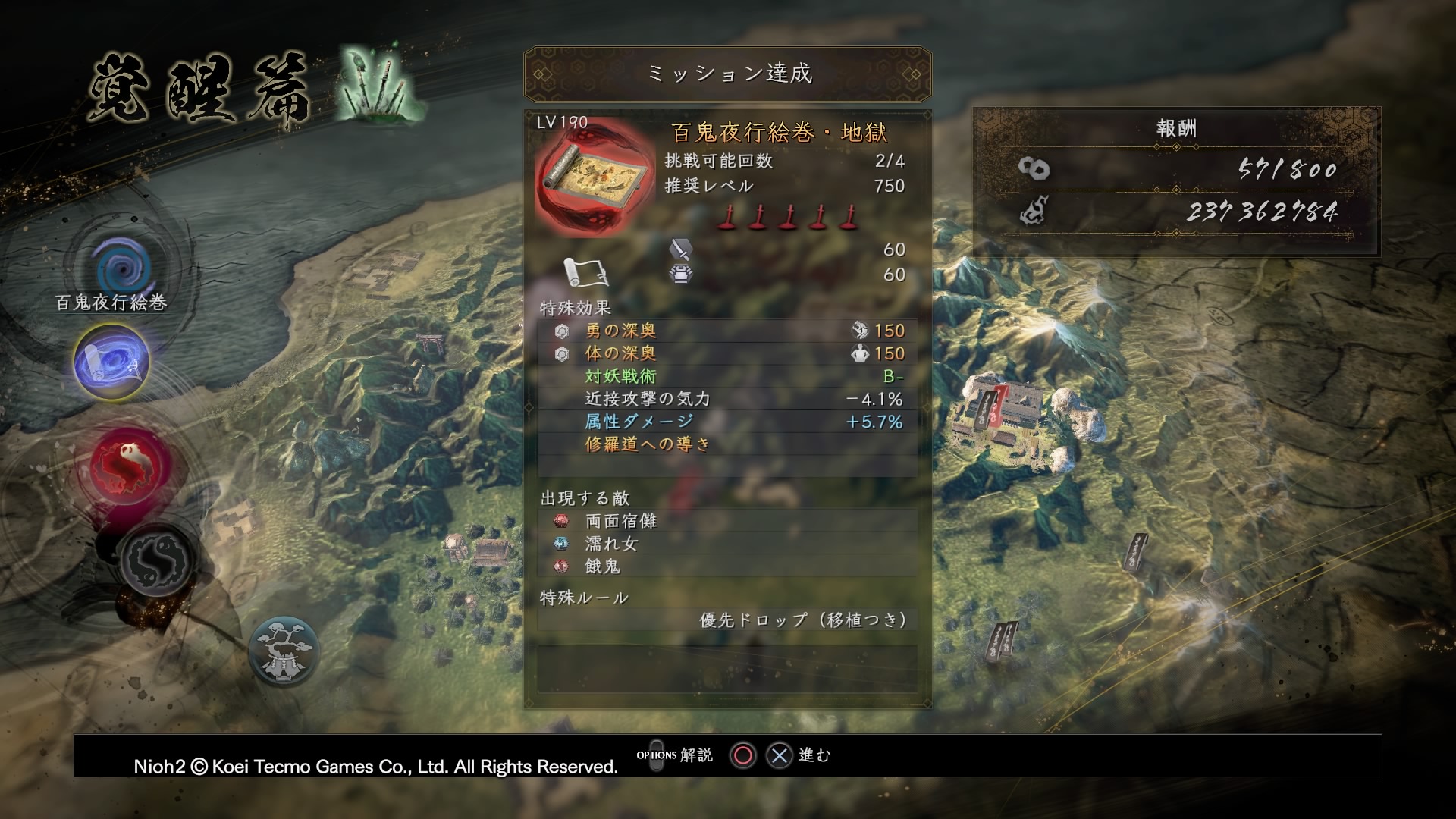Select enemy entry 両面宿儺

726,521
